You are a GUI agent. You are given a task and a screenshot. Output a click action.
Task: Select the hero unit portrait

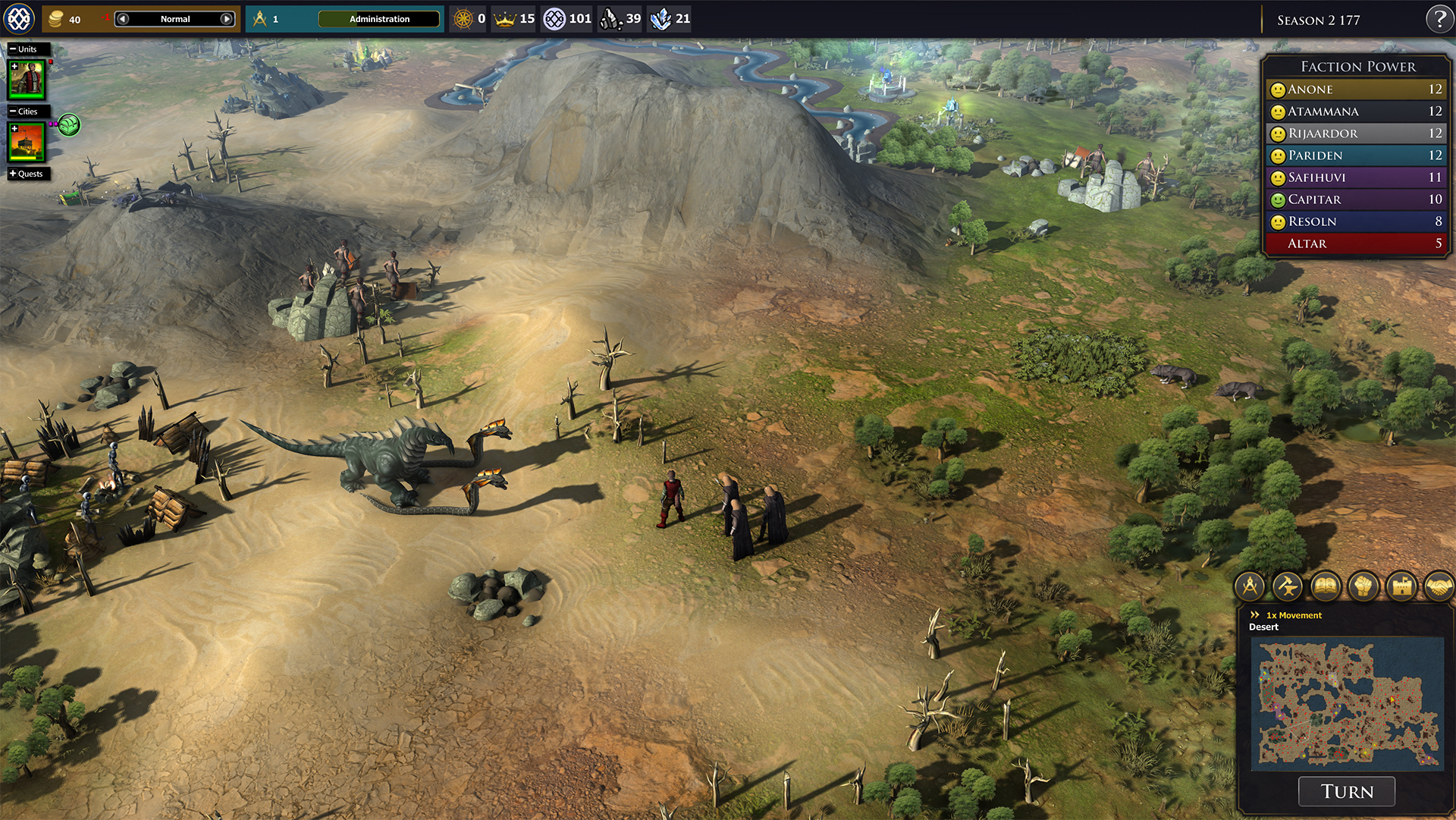click(27, 80)
